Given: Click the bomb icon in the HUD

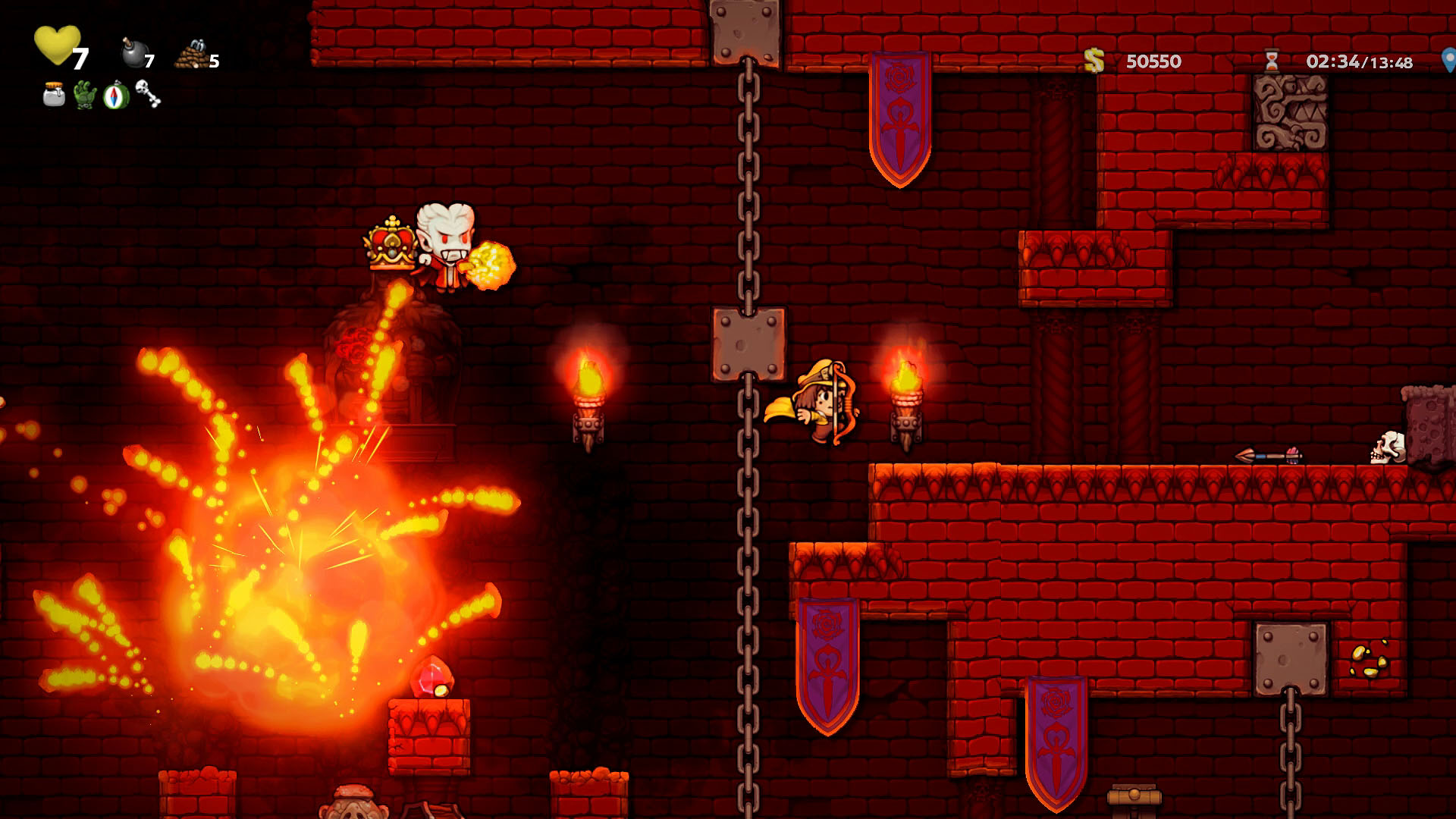Looking at the screenshot, I should pyautogui.click(x=134, y=53).
